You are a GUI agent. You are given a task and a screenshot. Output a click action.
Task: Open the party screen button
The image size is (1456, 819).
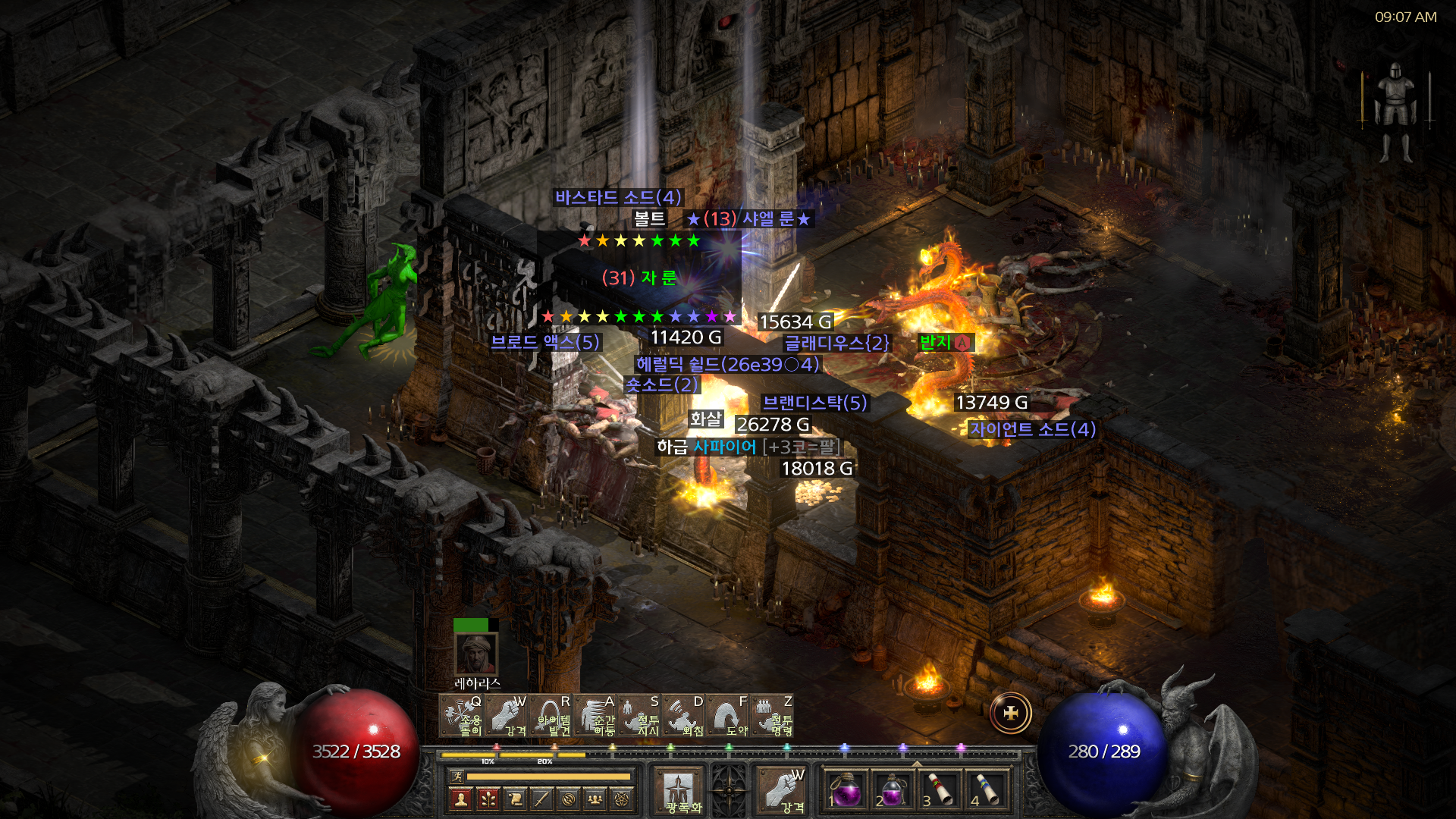click(x=595, y=799)
